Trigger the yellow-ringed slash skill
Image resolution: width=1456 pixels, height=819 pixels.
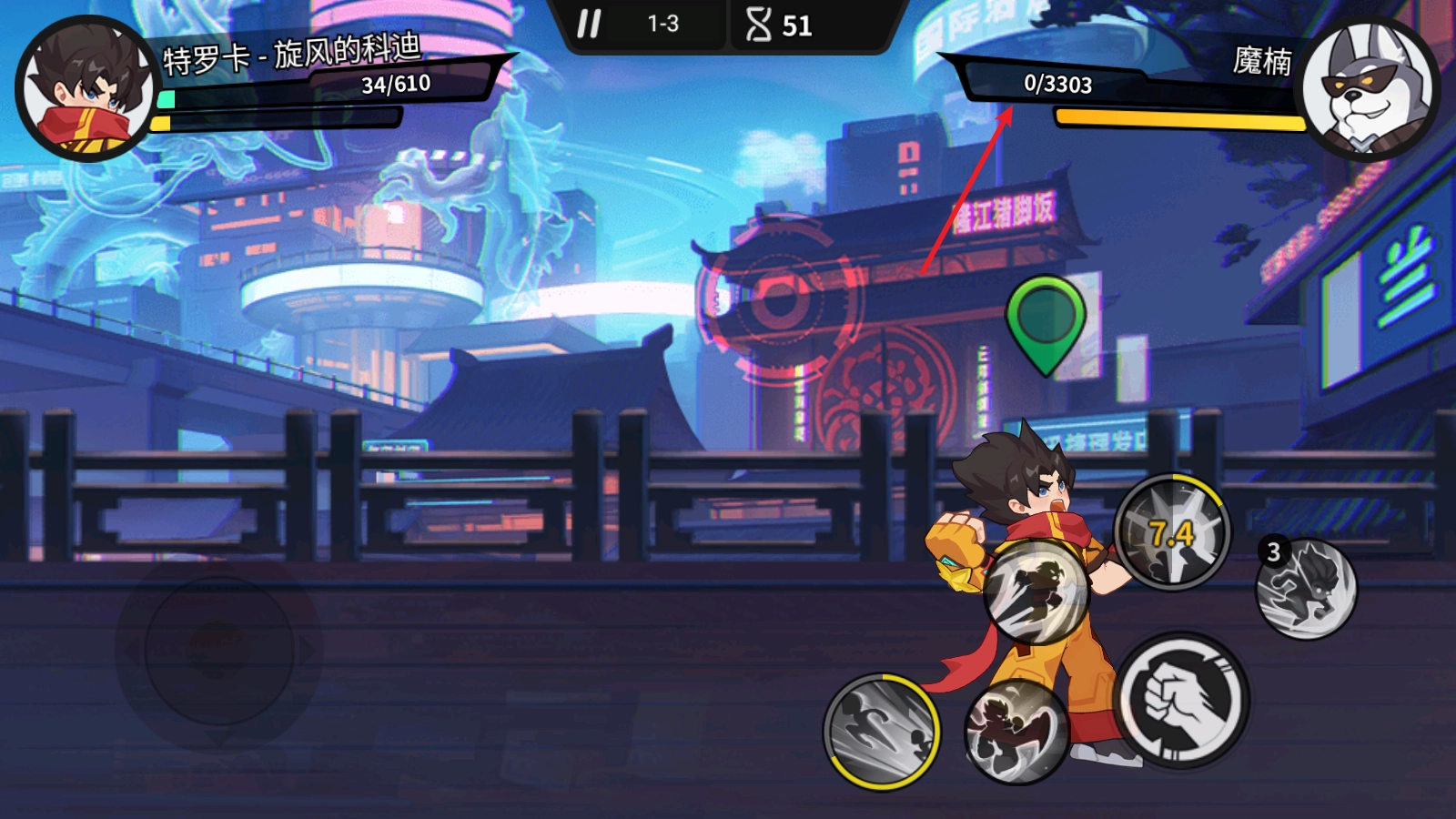pos(882,732)
